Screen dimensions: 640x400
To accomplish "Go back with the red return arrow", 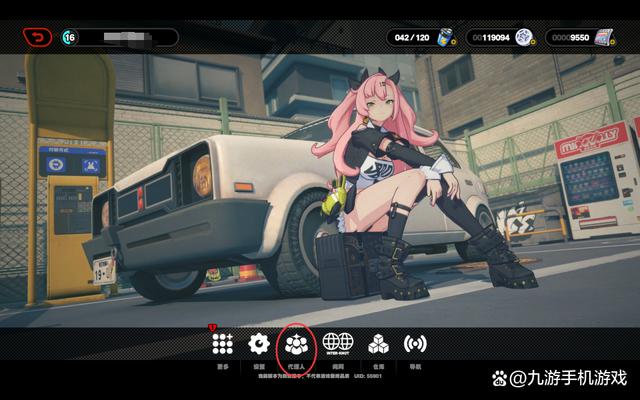I will coord(37,37).
